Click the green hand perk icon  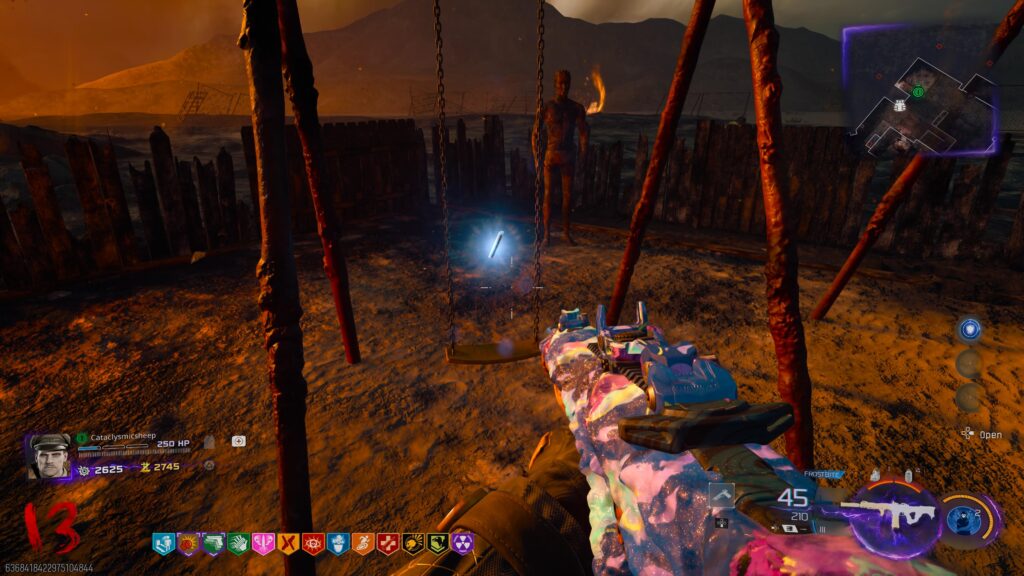coord(238,544)
